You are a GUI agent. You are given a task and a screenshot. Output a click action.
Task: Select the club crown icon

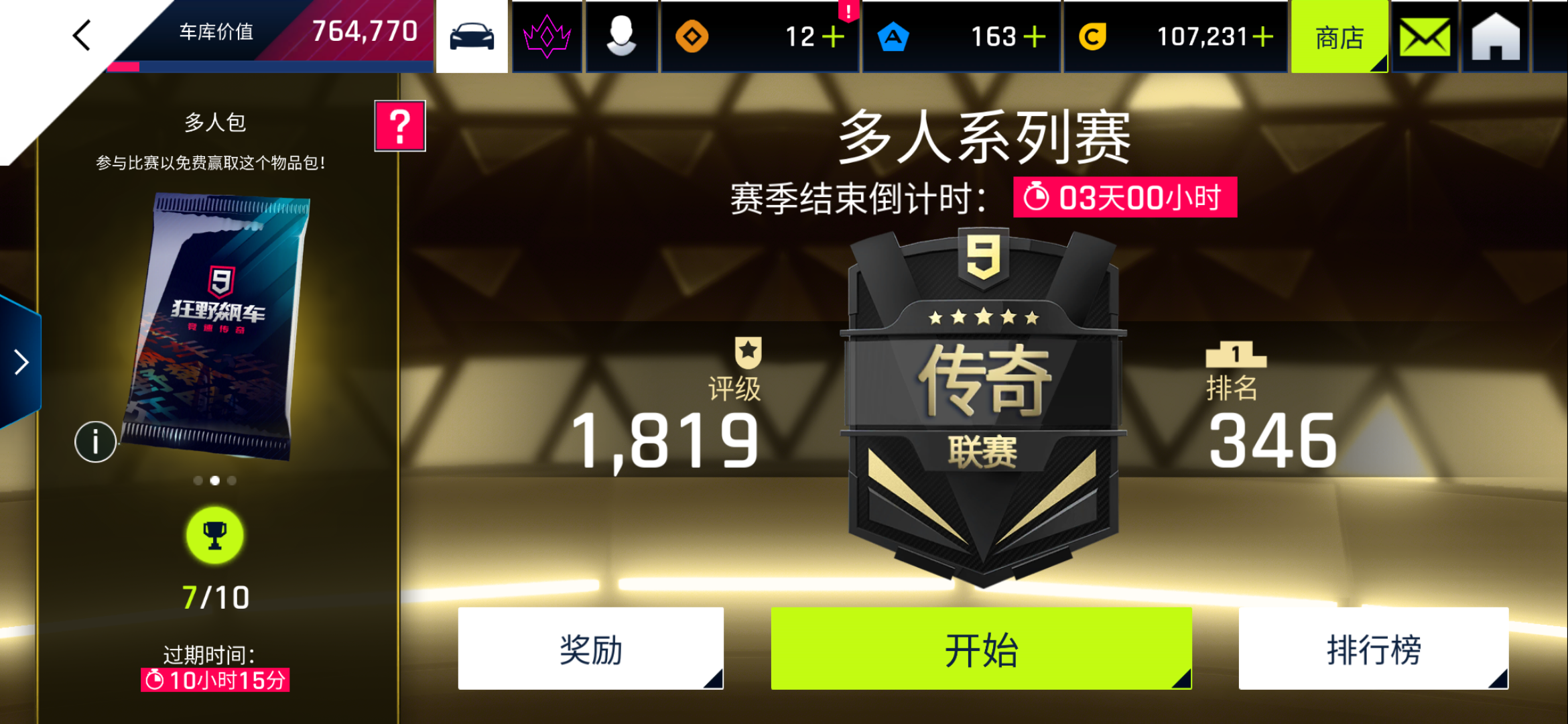click(547, 37)
